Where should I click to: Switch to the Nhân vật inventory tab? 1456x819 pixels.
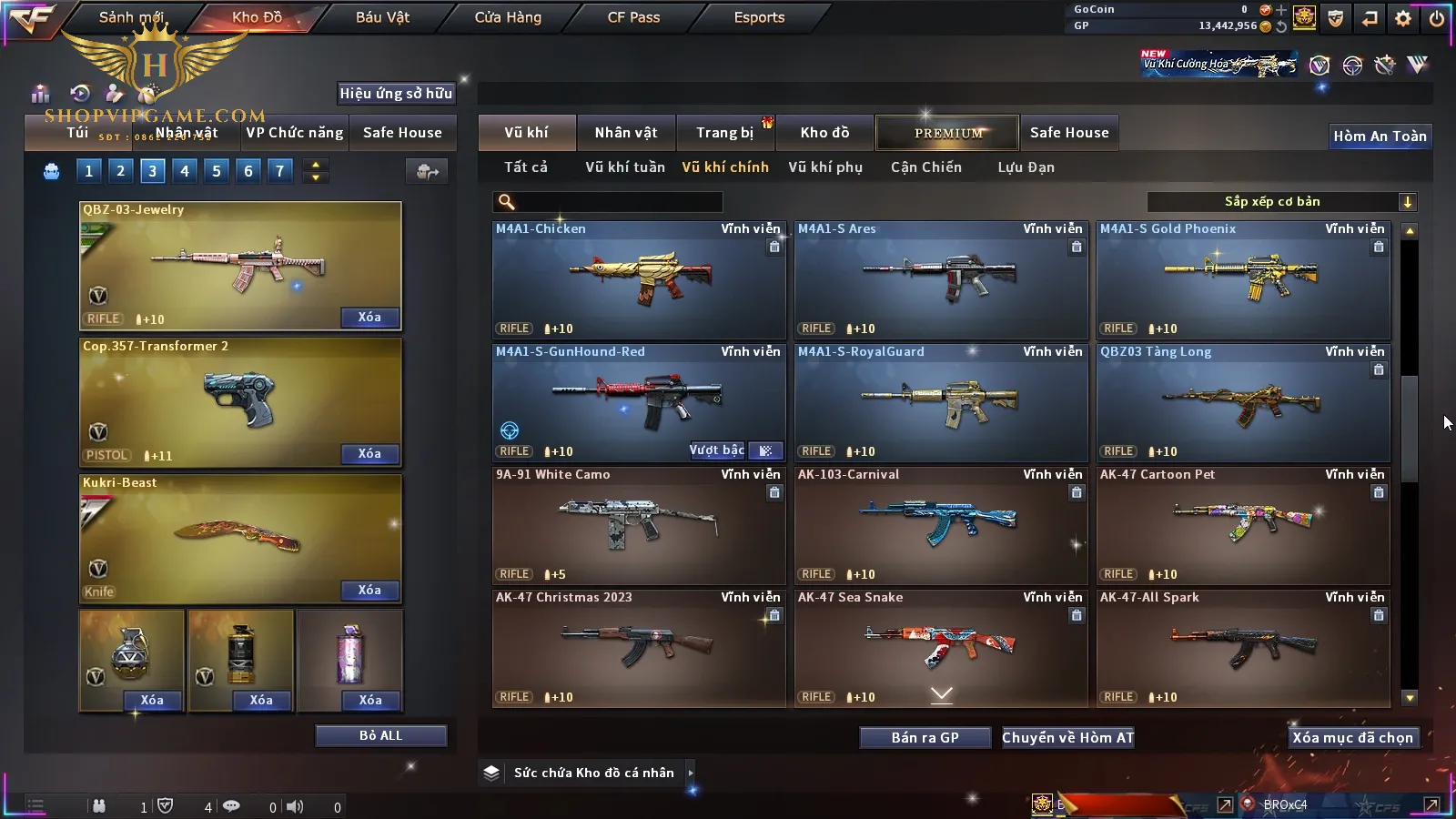(625, 133)
